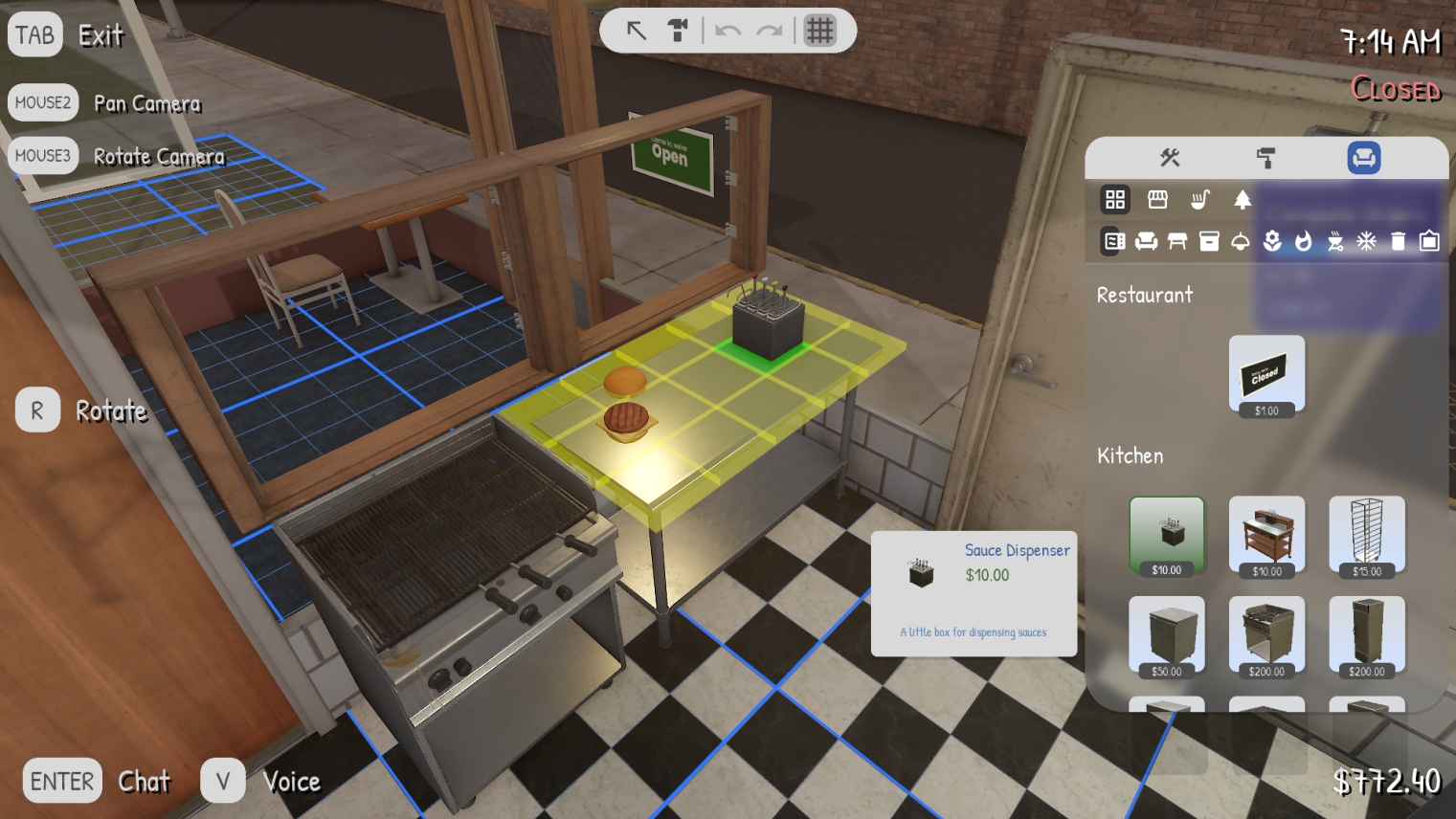The image size is (1456, 819).
Task: Open the hammer and wrench tab
Action: (1169, 158)
